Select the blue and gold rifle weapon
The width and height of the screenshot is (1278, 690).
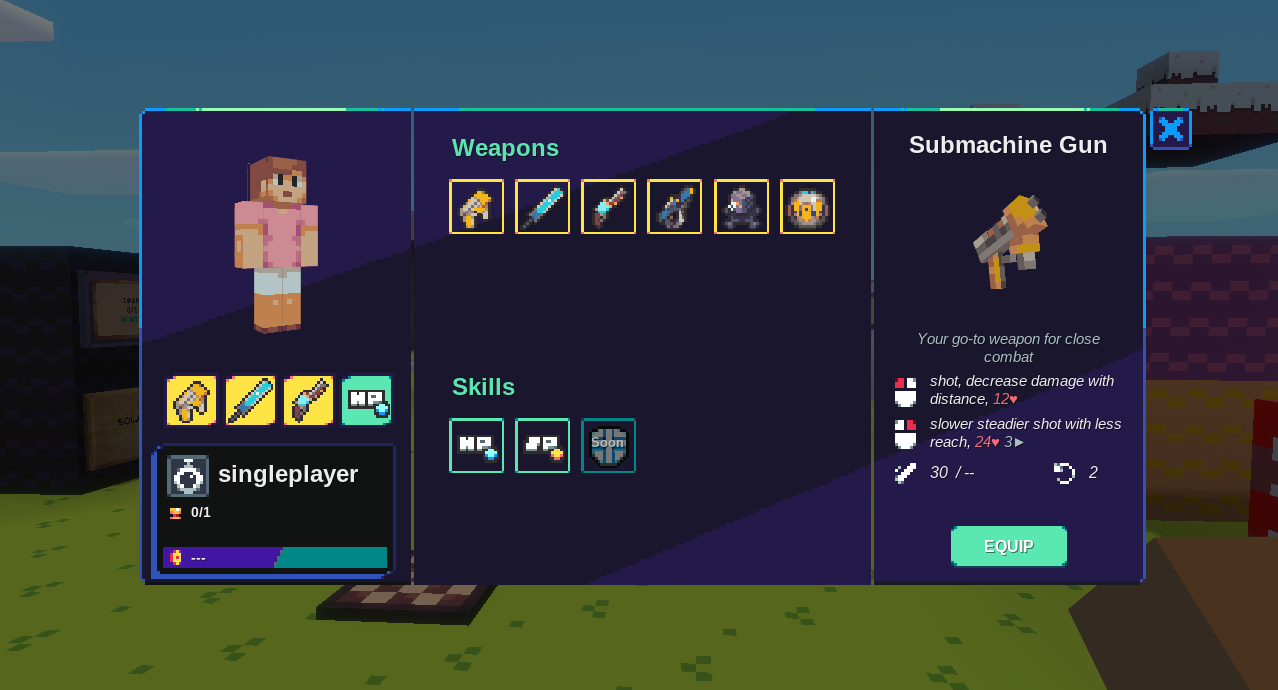click(x=674, y=207)
